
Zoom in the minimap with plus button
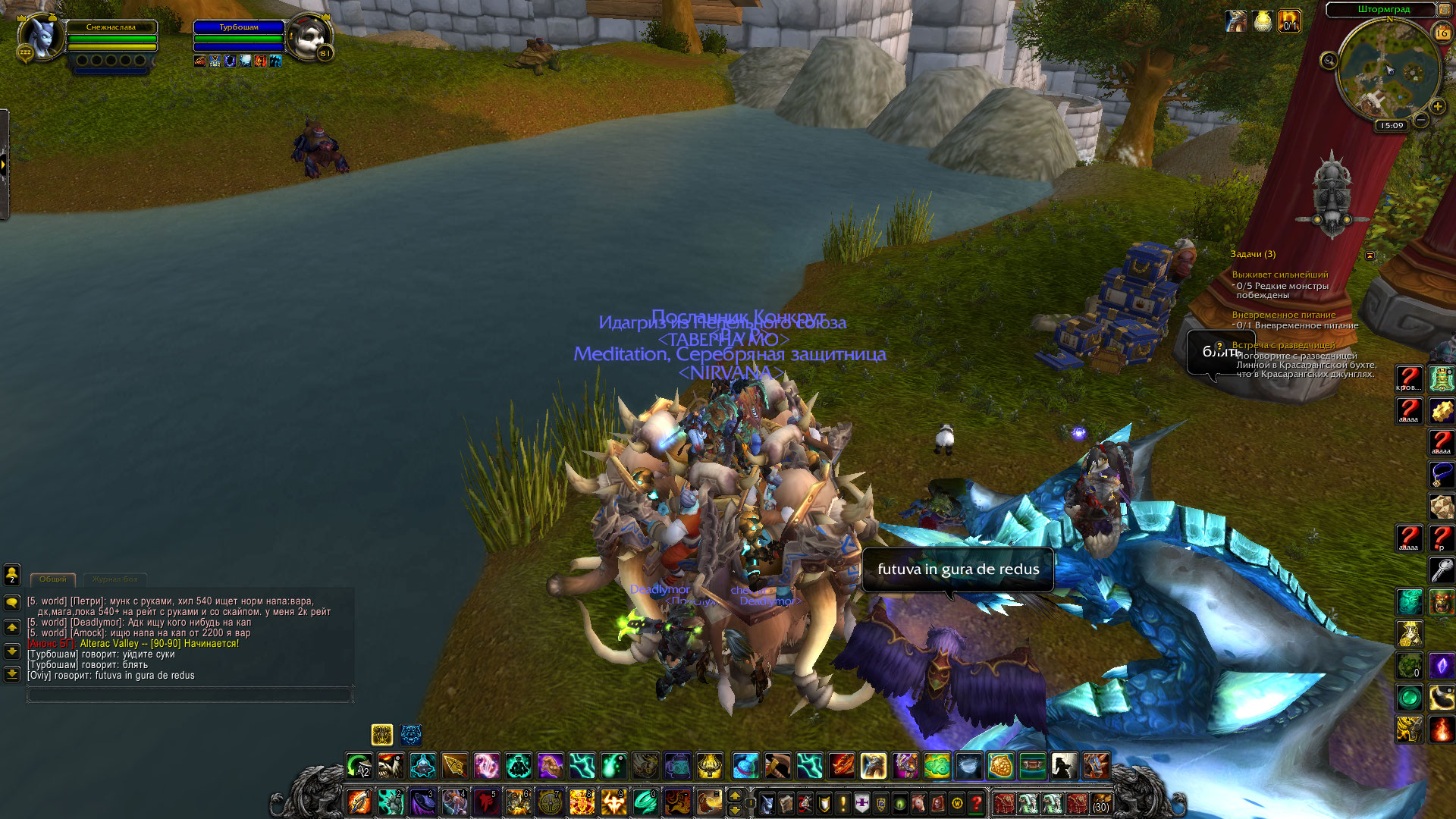[1437, 107]
